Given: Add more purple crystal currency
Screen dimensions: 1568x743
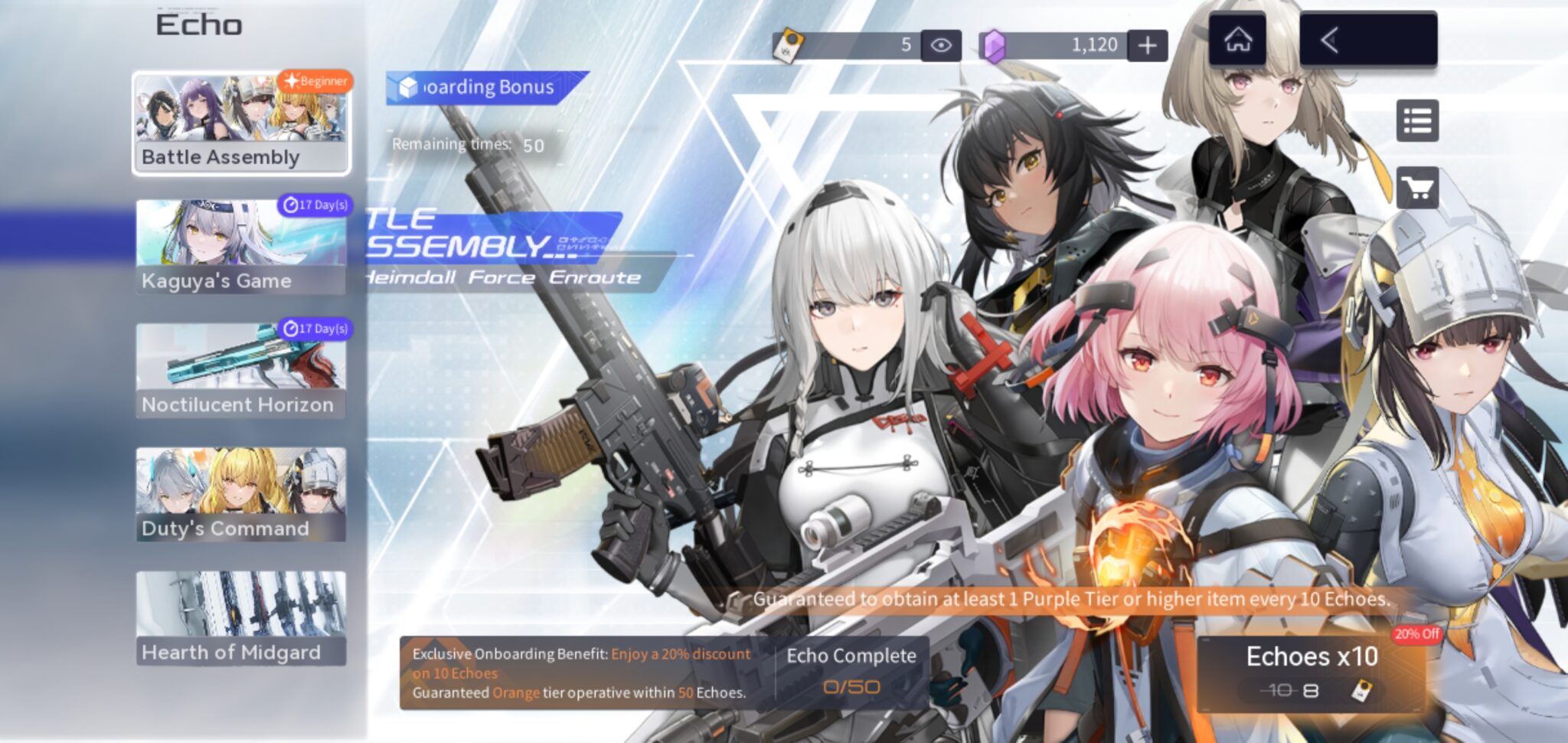Looking at the screenshot, I should coord(1147,45).
